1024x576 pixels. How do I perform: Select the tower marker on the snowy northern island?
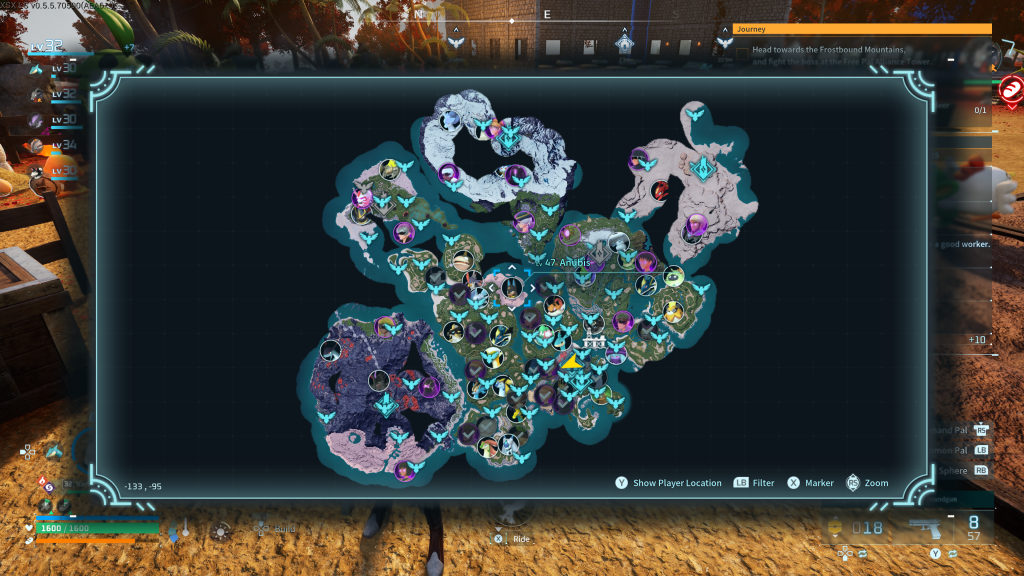pos(510,132)
